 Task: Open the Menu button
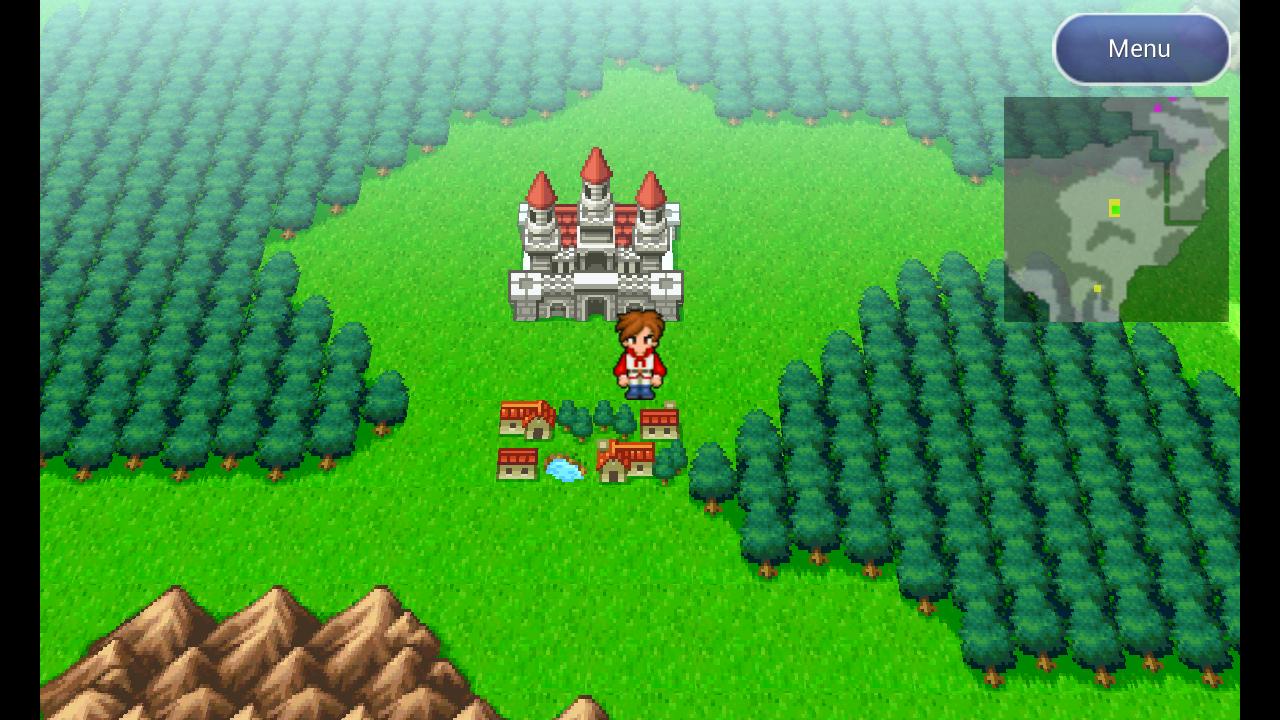click(1139, 47)
